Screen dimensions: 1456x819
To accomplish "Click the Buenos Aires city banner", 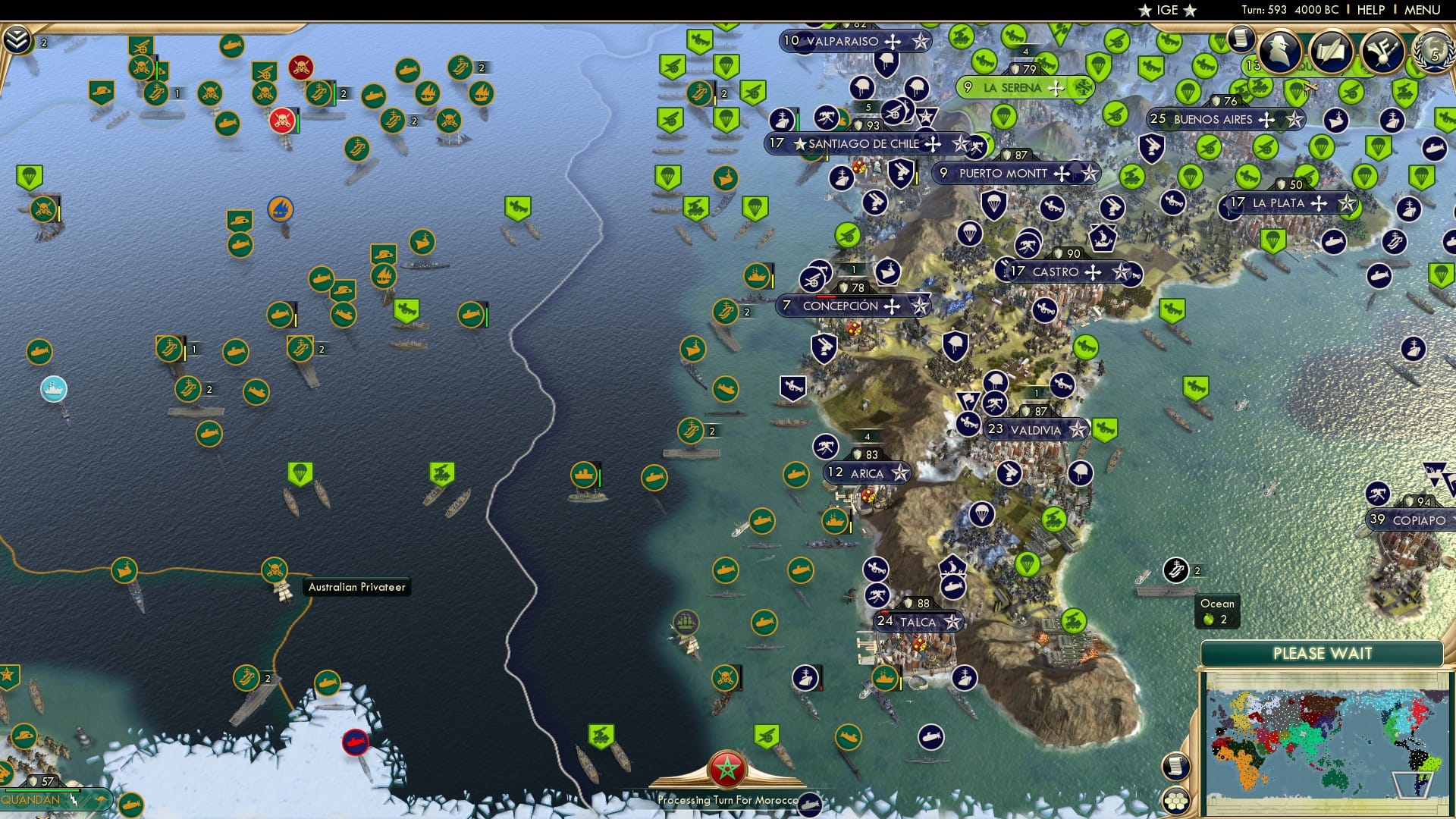I will coord(1223,119).
